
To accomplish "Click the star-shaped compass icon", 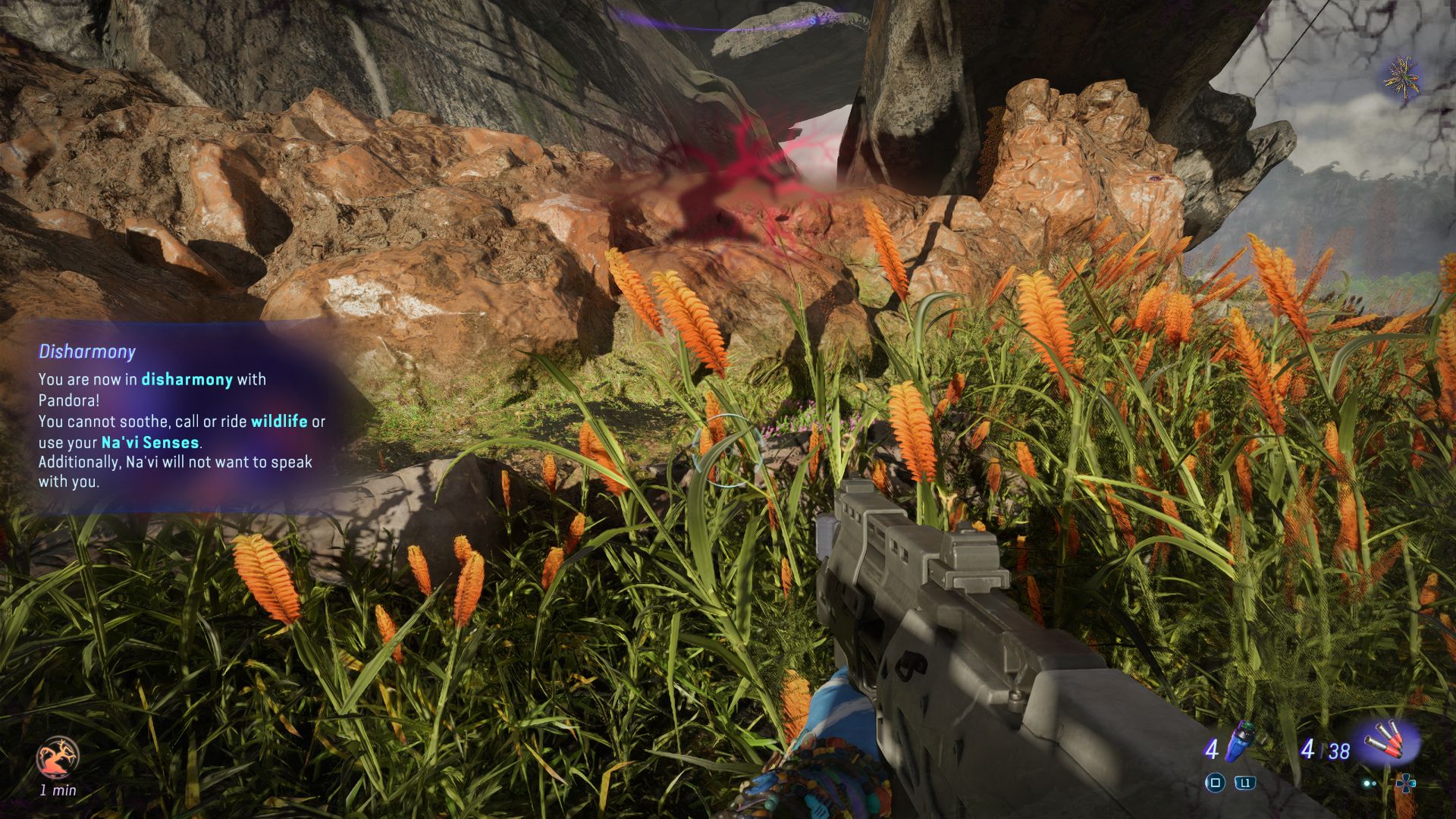I will click(1401, 77).
